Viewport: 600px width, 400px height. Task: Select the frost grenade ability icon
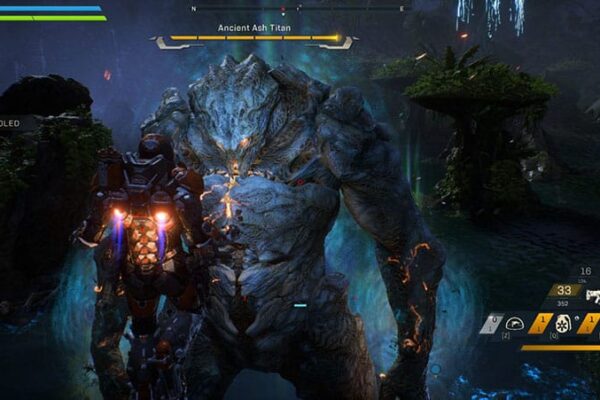(x=563, y=324)
